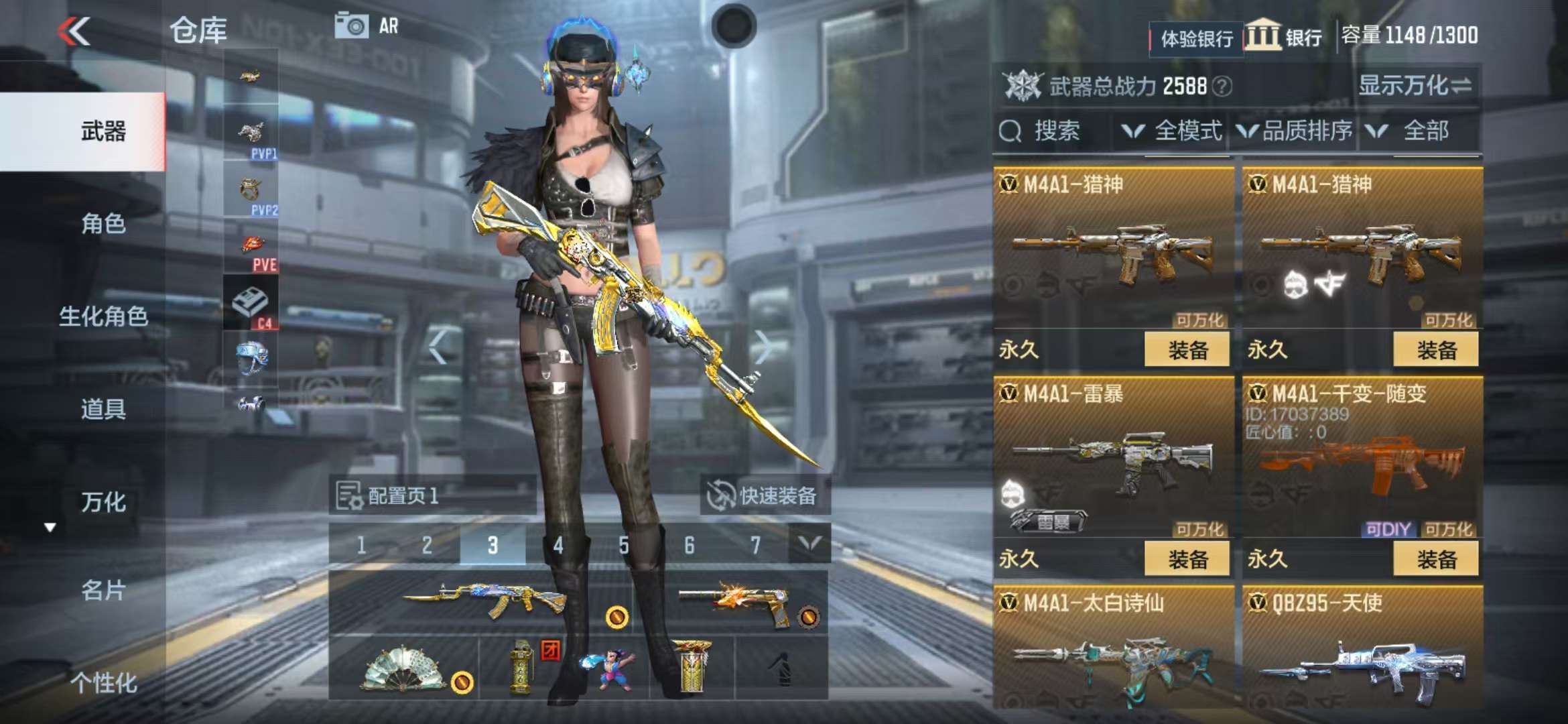Open the 角色 character category

pos(103,223)
